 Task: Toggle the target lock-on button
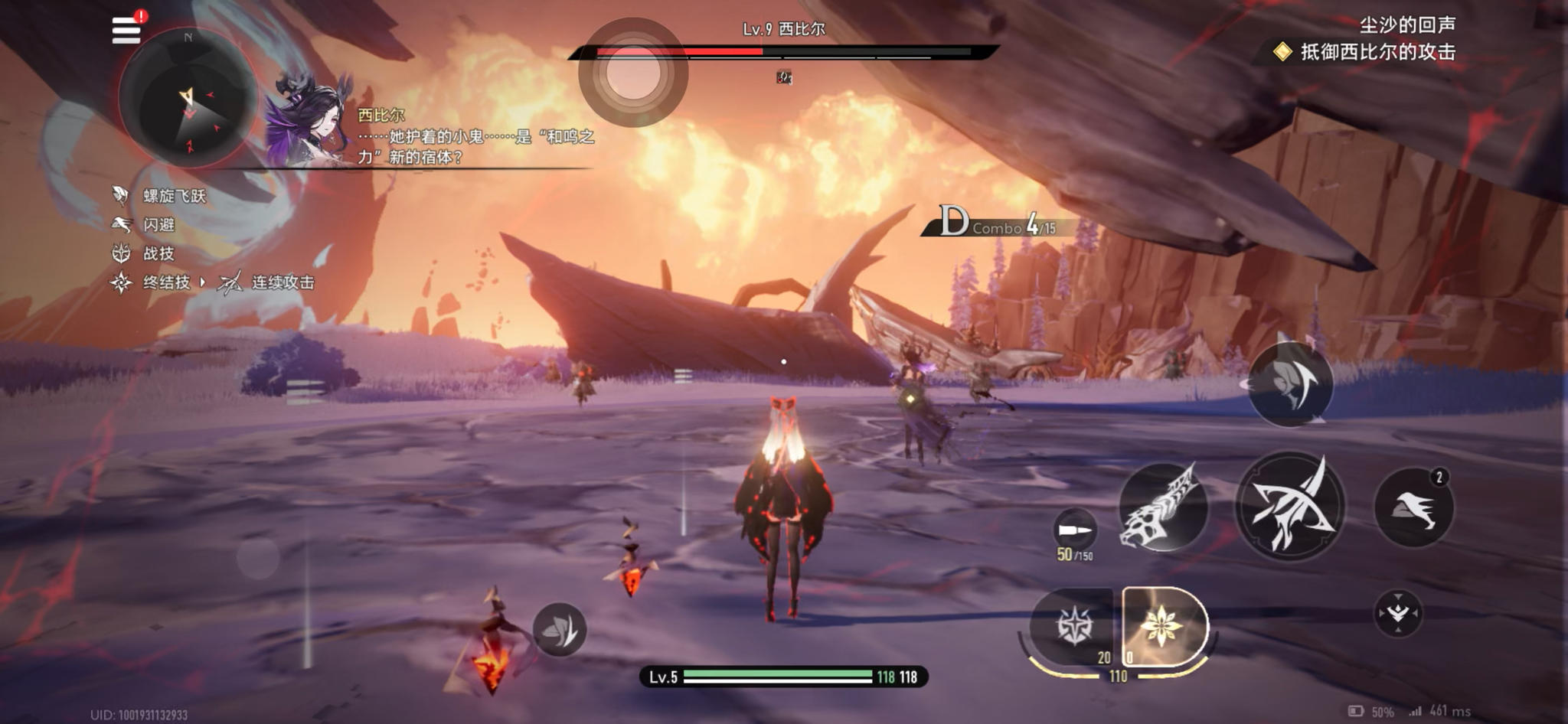1398,613
